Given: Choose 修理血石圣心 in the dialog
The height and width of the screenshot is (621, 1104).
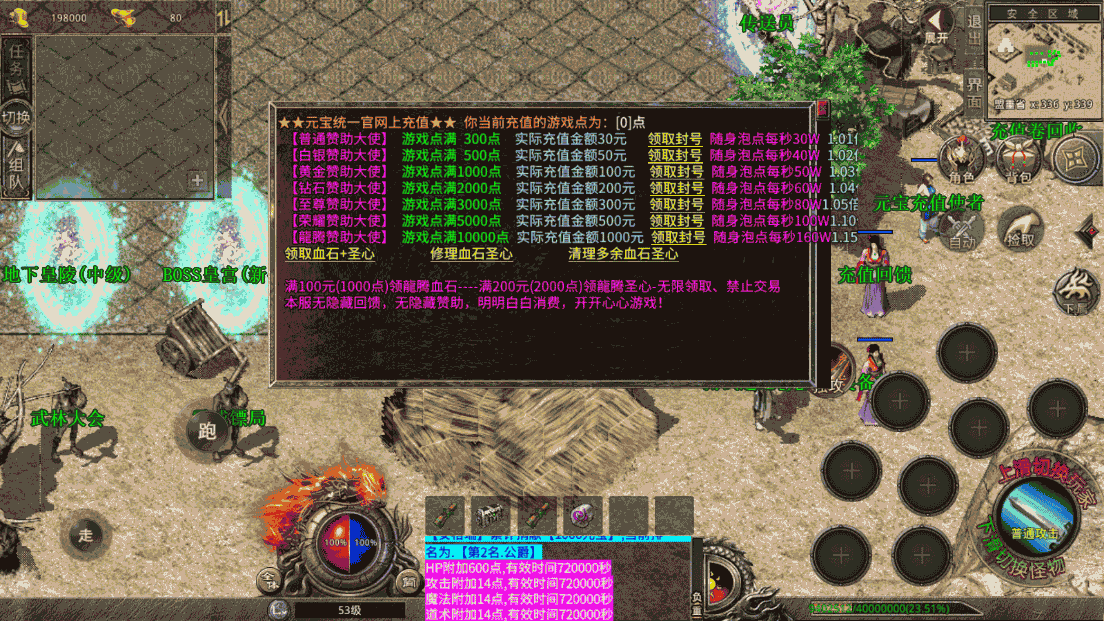Looking at the screenshot, I should tap(471, 254).
